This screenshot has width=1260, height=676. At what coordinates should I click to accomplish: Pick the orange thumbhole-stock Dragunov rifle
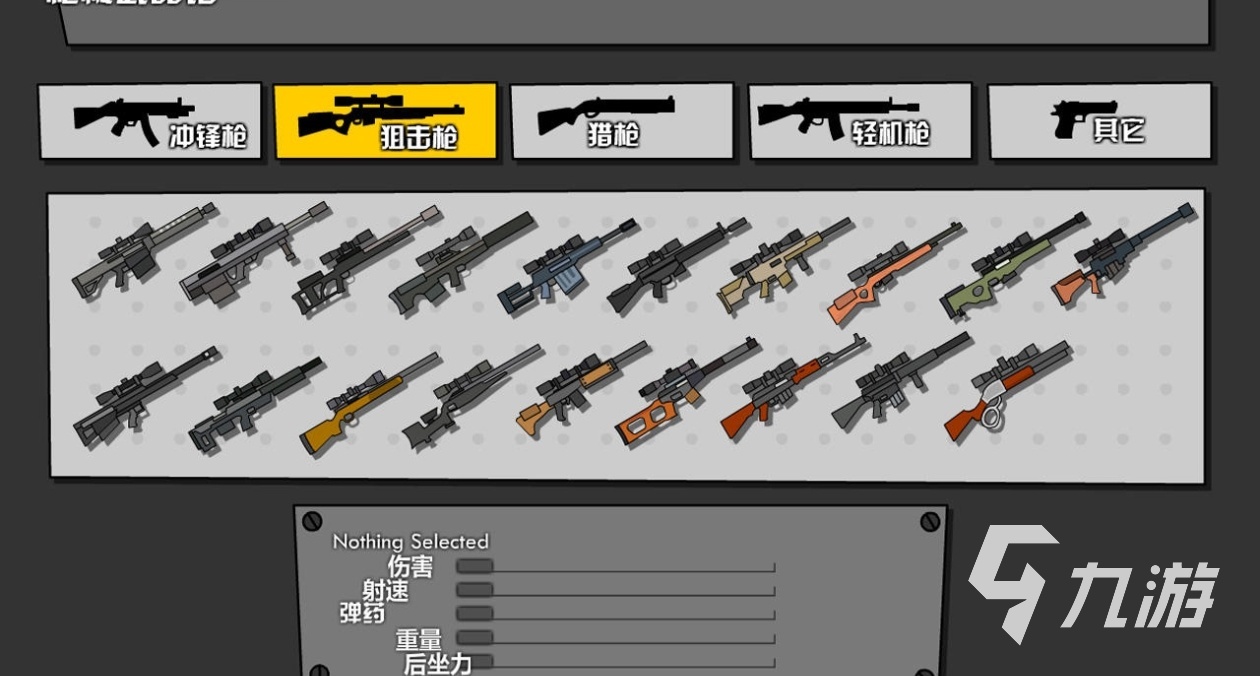pyautogui.click(x=684, y=394)
